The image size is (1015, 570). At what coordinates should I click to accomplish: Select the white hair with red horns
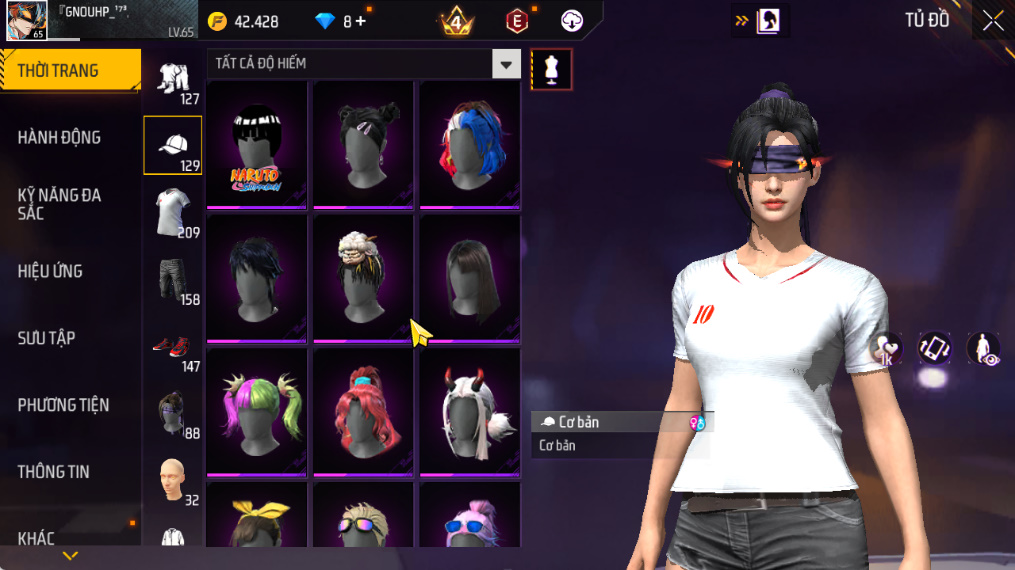pyautogui.click(x=469, y=410)
